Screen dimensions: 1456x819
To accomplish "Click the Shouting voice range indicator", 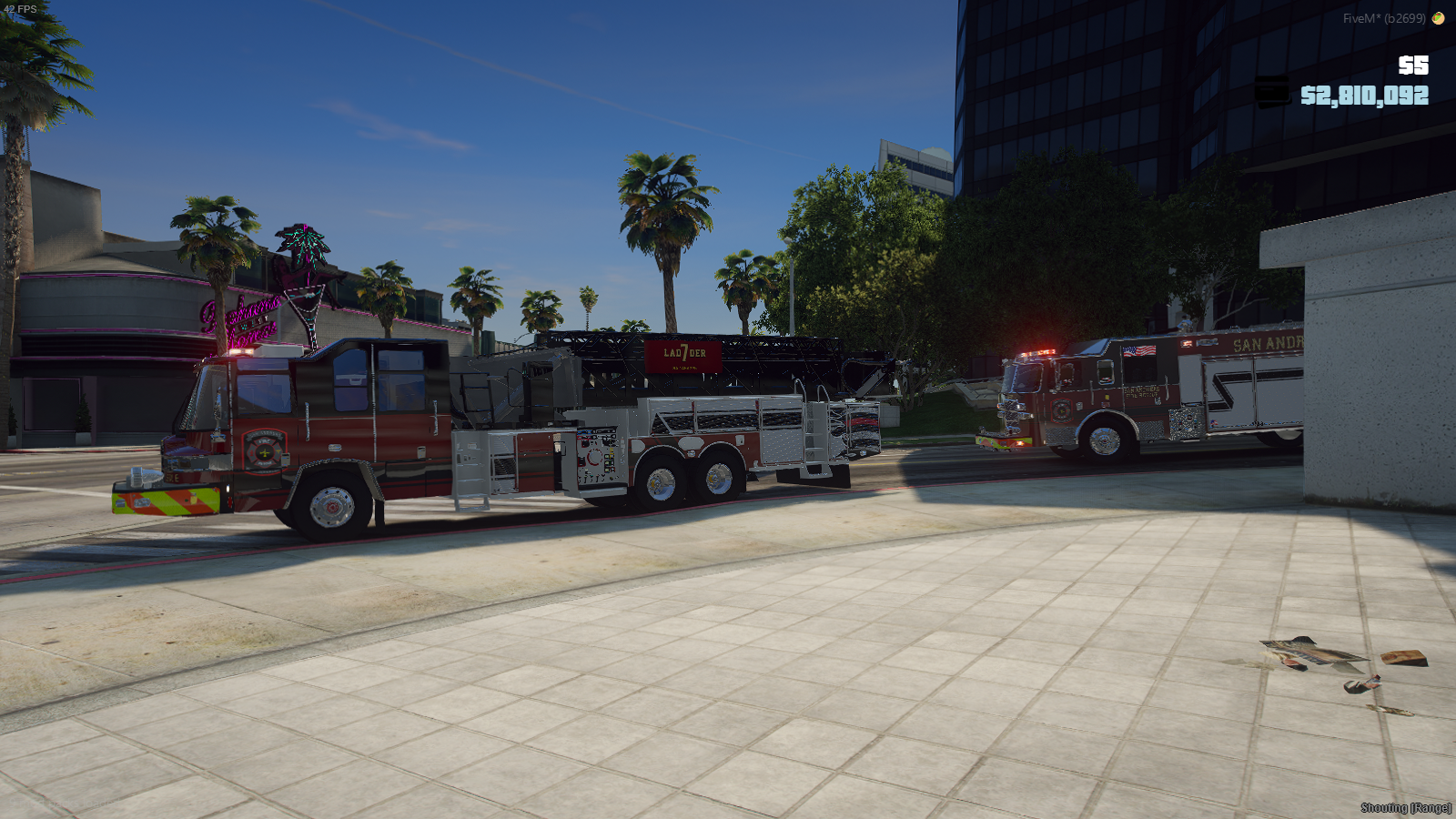I will pos(1405,808).
